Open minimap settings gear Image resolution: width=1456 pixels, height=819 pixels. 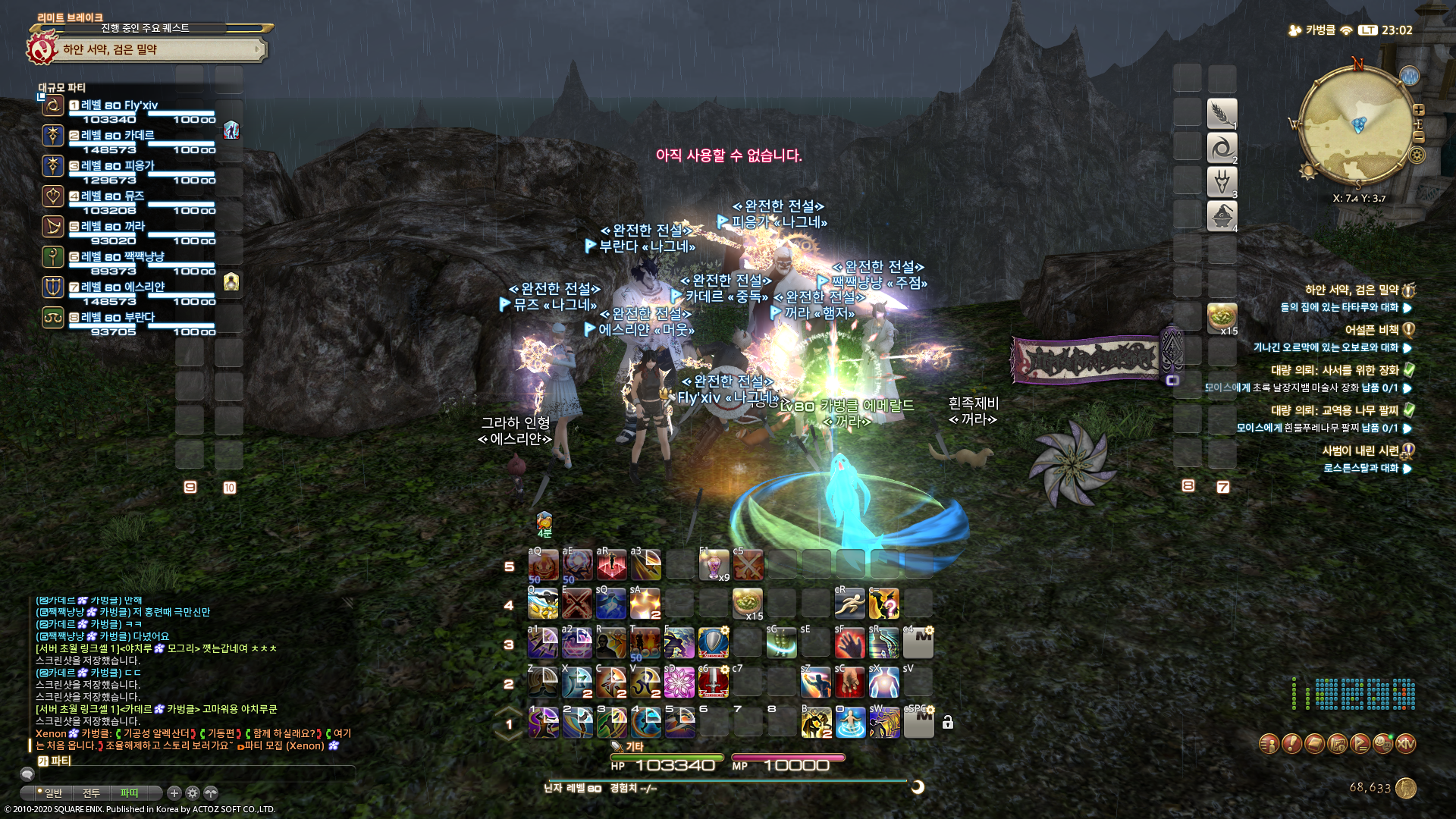[x=1417, y=155]
